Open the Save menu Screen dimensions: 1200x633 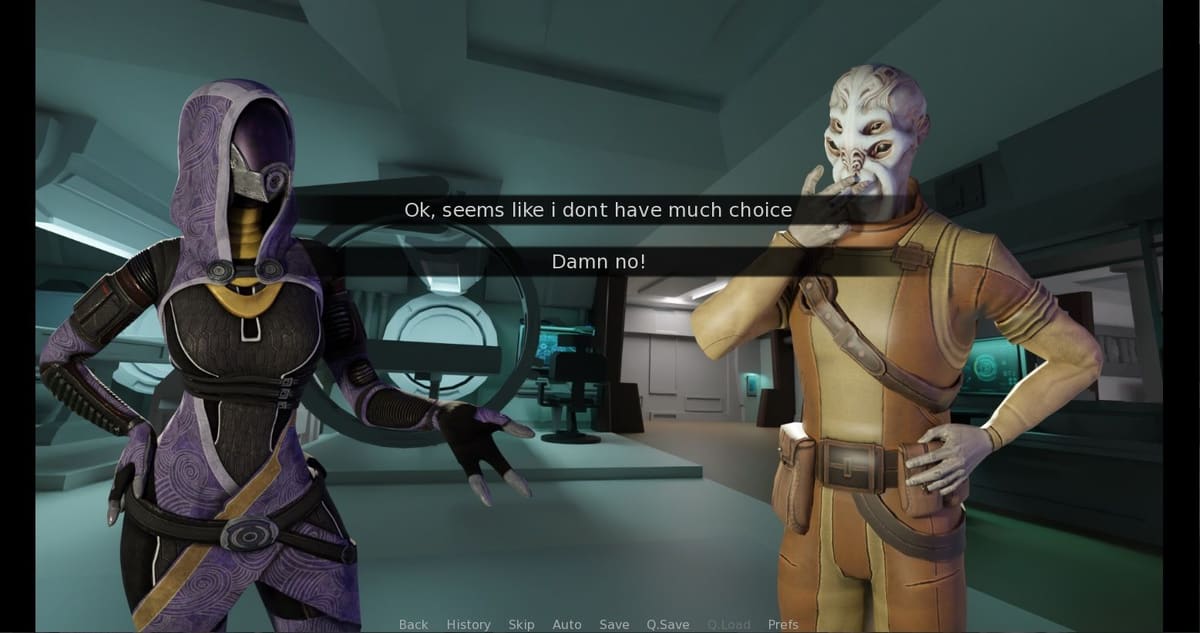pos(614,625)
